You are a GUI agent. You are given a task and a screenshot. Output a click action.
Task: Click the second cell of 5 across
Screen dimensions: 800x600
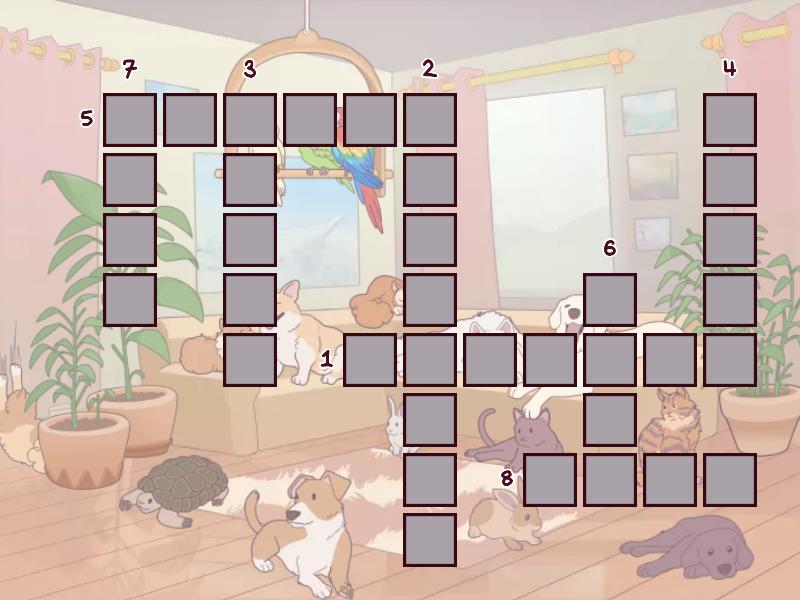click(190, 120)
